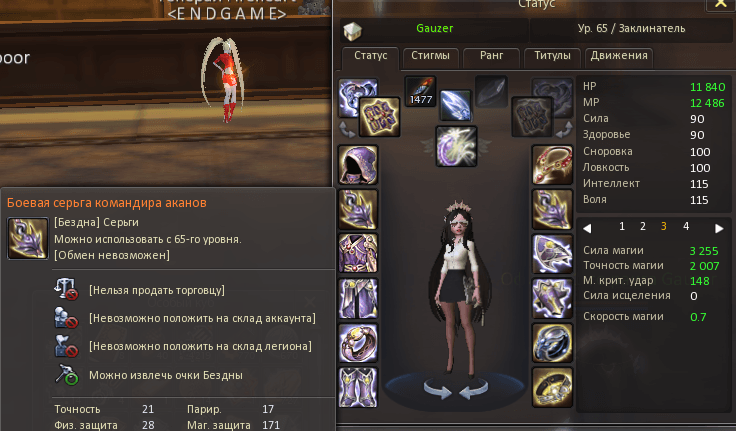Select the purple hood helmet slot
Image resolution: width=736 pixels, height=431 pixels.
point(358,164)
